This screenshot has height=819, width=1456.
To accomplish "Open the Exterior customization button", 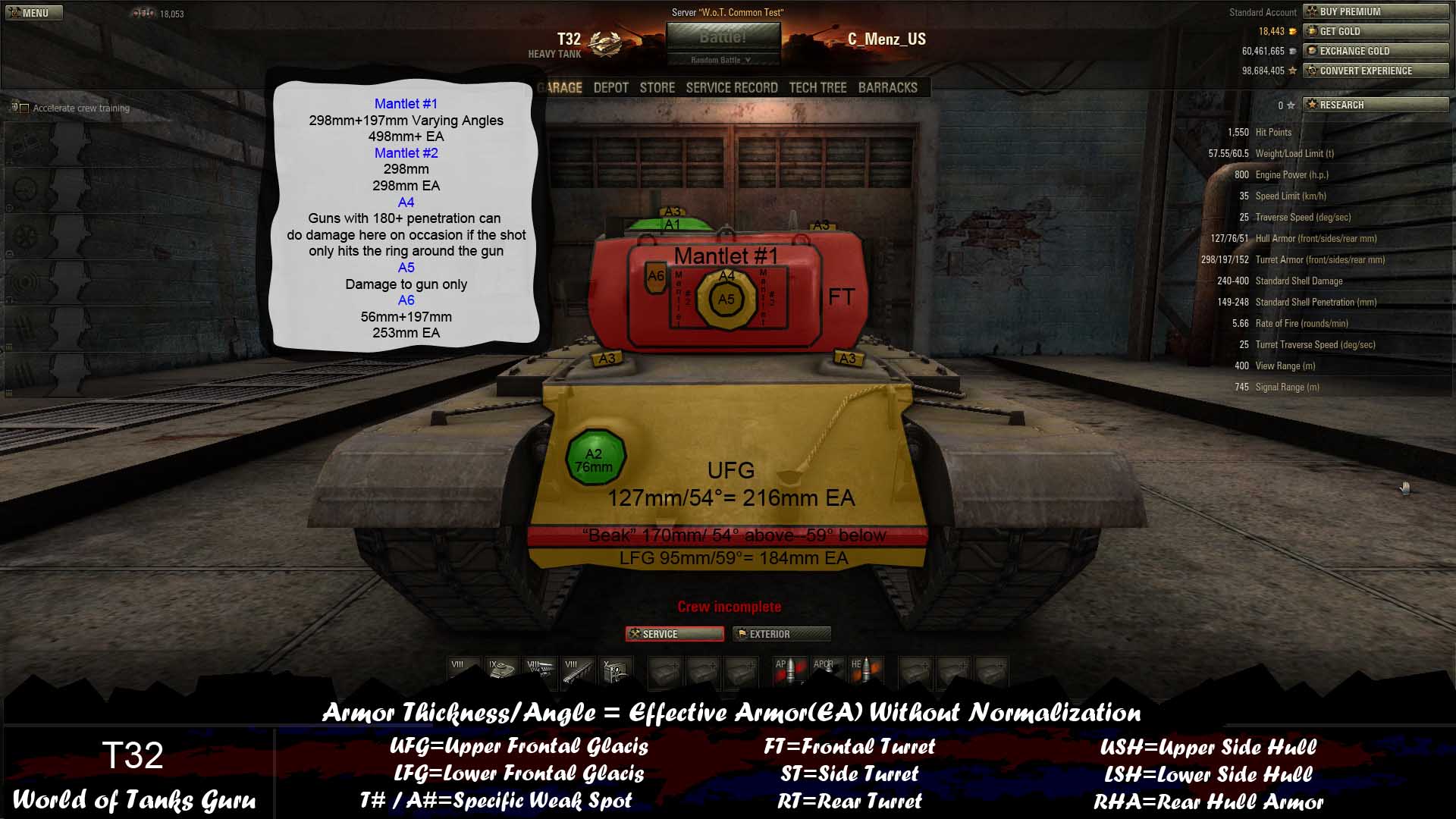I will pyautogui.click(x=781, y=634).
